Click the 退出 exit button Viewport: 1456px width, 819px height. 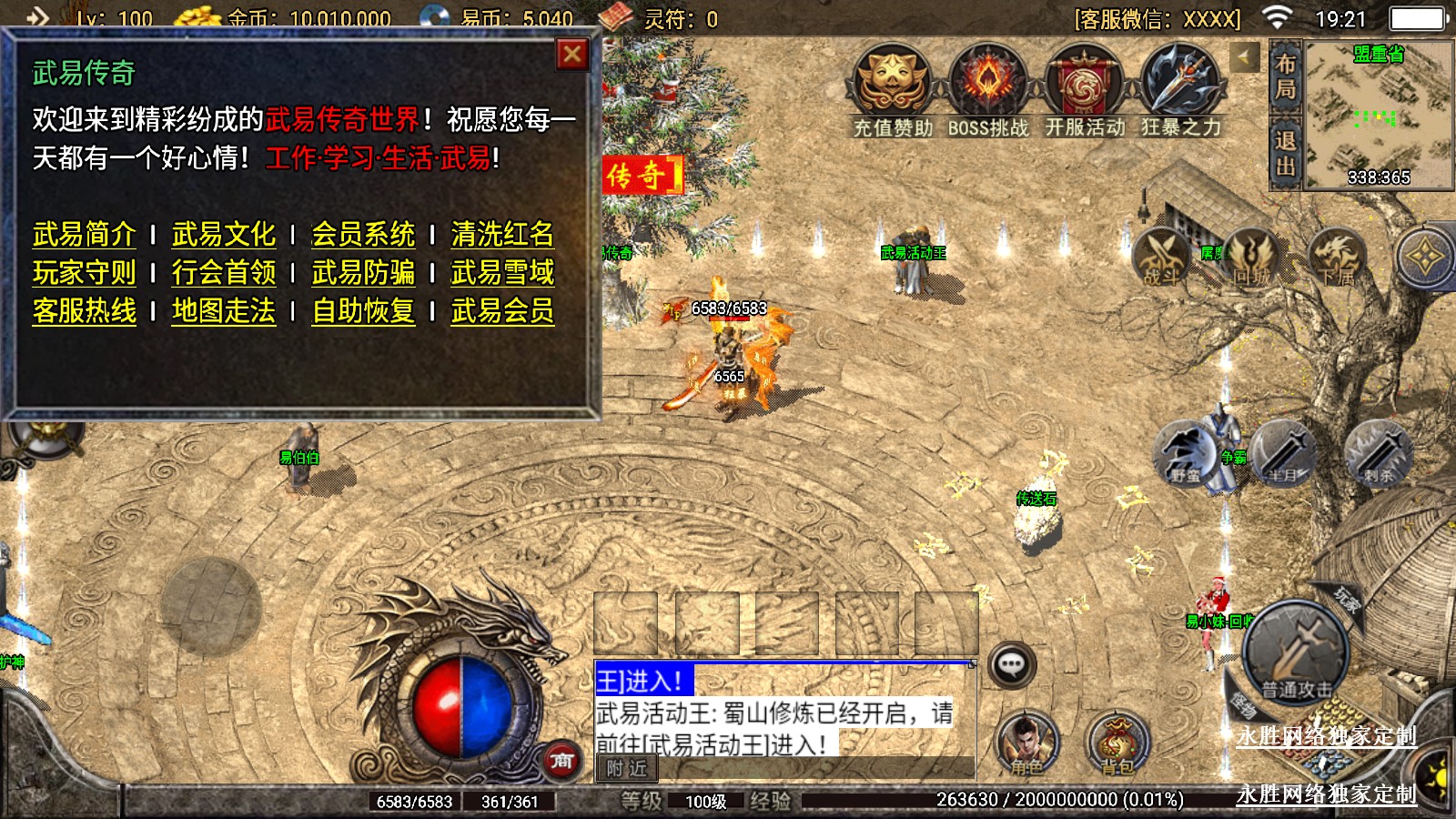[x=1285, y=154]
